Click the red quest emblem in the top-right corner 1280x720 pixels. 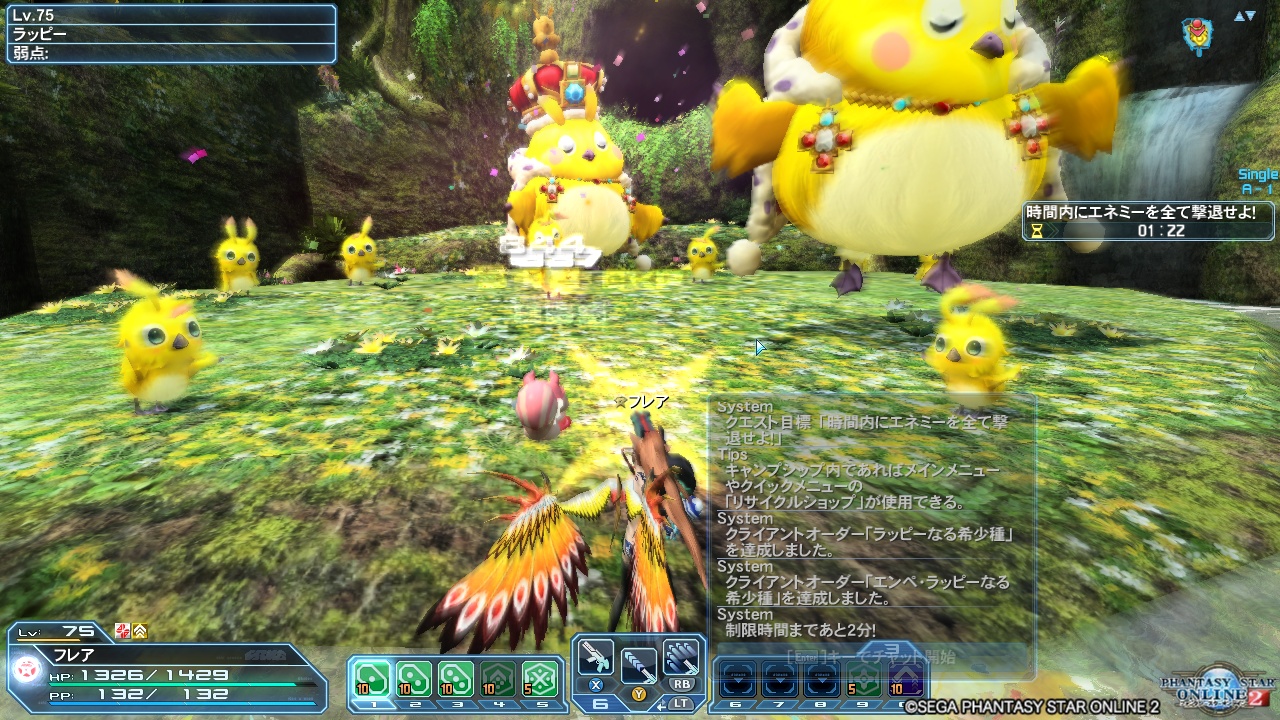pos(1197,33)
